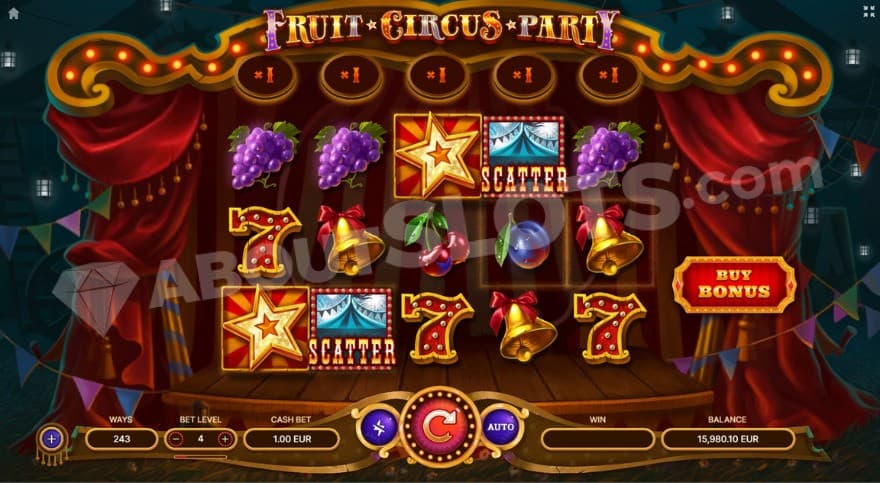Open the menu with the purple plus button

pyautogui.click(x=52, y=438)
